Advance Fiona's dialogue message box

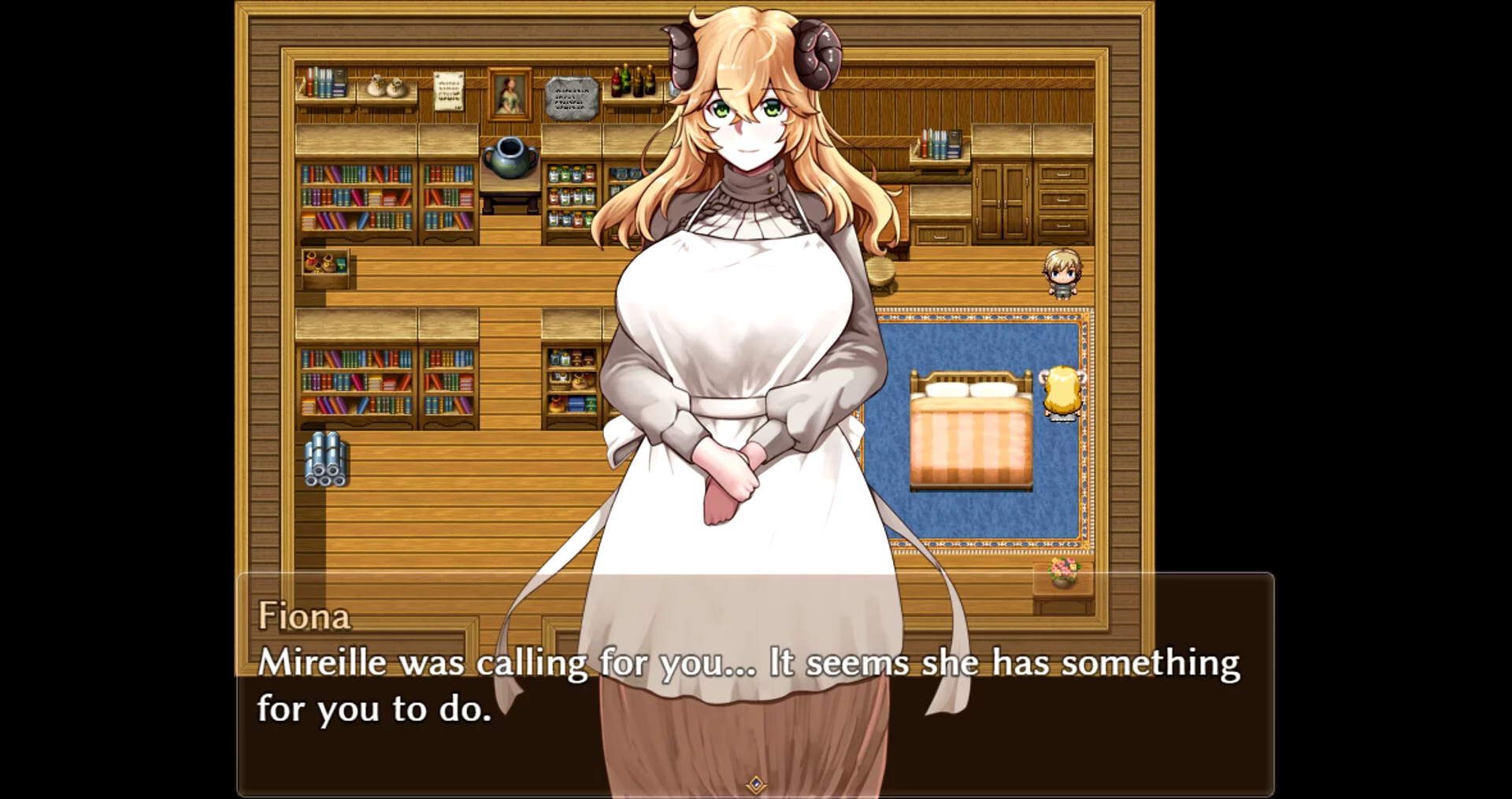coord(754,684)
